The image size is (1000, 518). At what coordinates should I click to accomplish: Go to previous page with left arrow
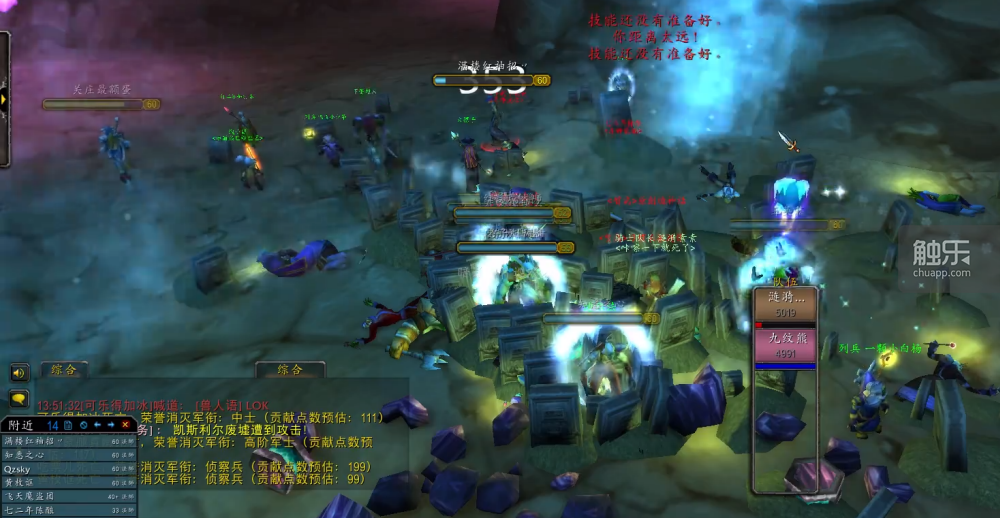click(97, 425)
